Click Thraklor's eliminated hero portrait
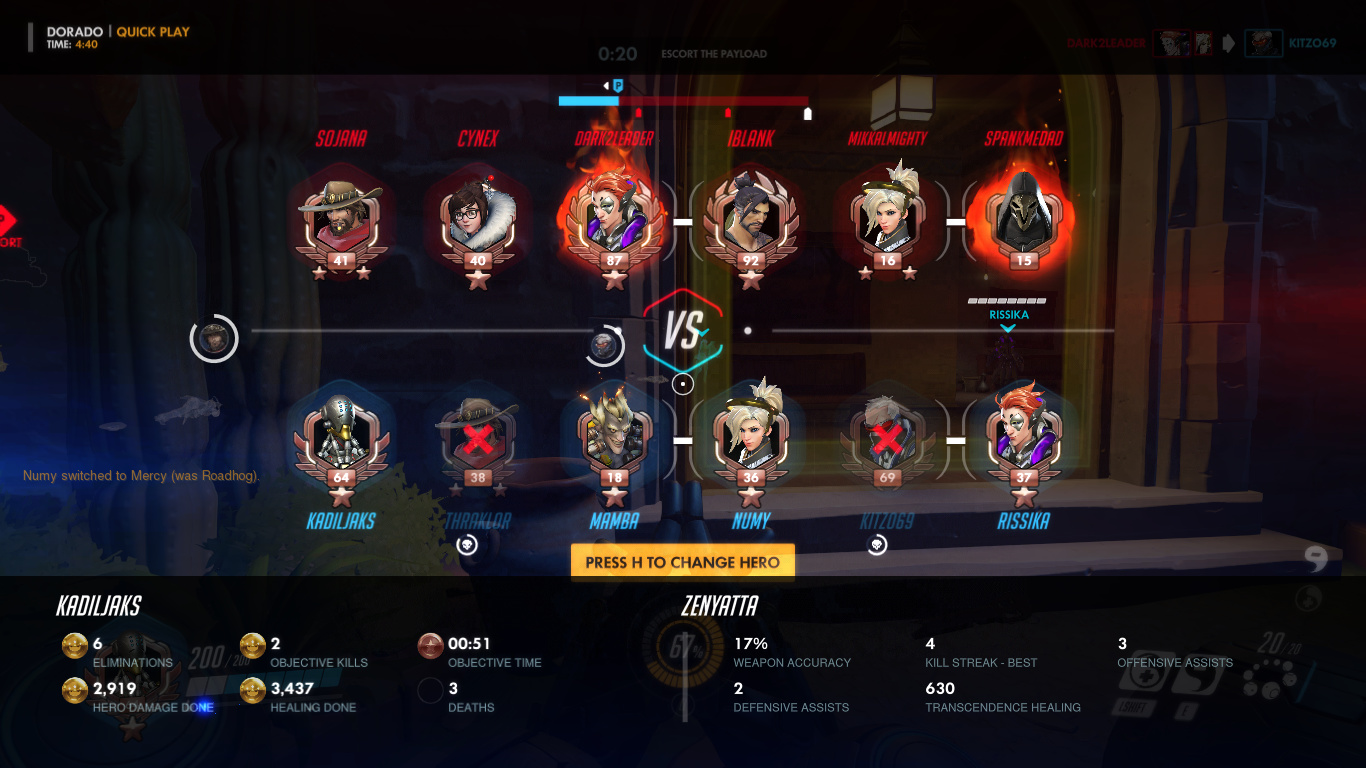This screenshot has width=1366, height=768. [478, 438]
